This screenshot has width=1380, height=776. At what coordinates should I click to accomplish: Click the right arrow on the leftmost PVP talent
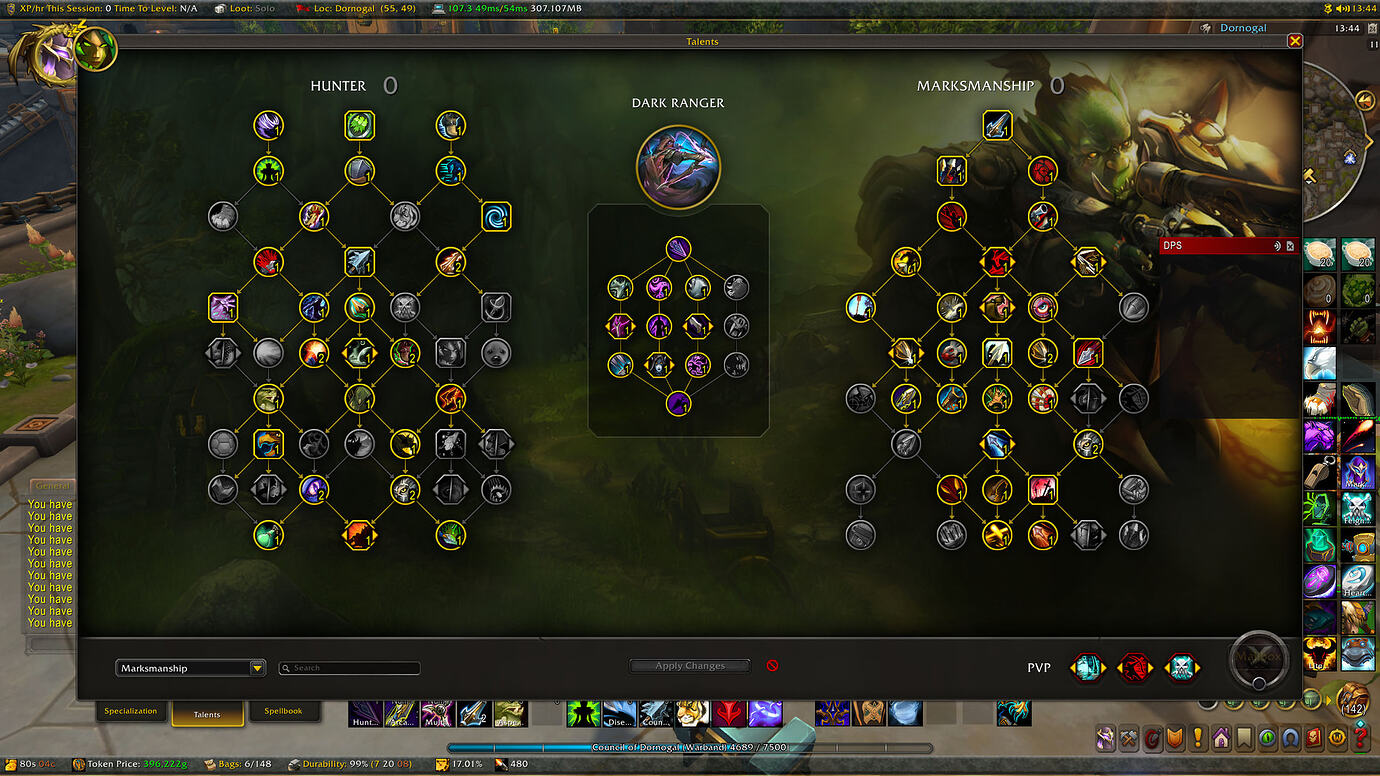tap(1104, 667)
